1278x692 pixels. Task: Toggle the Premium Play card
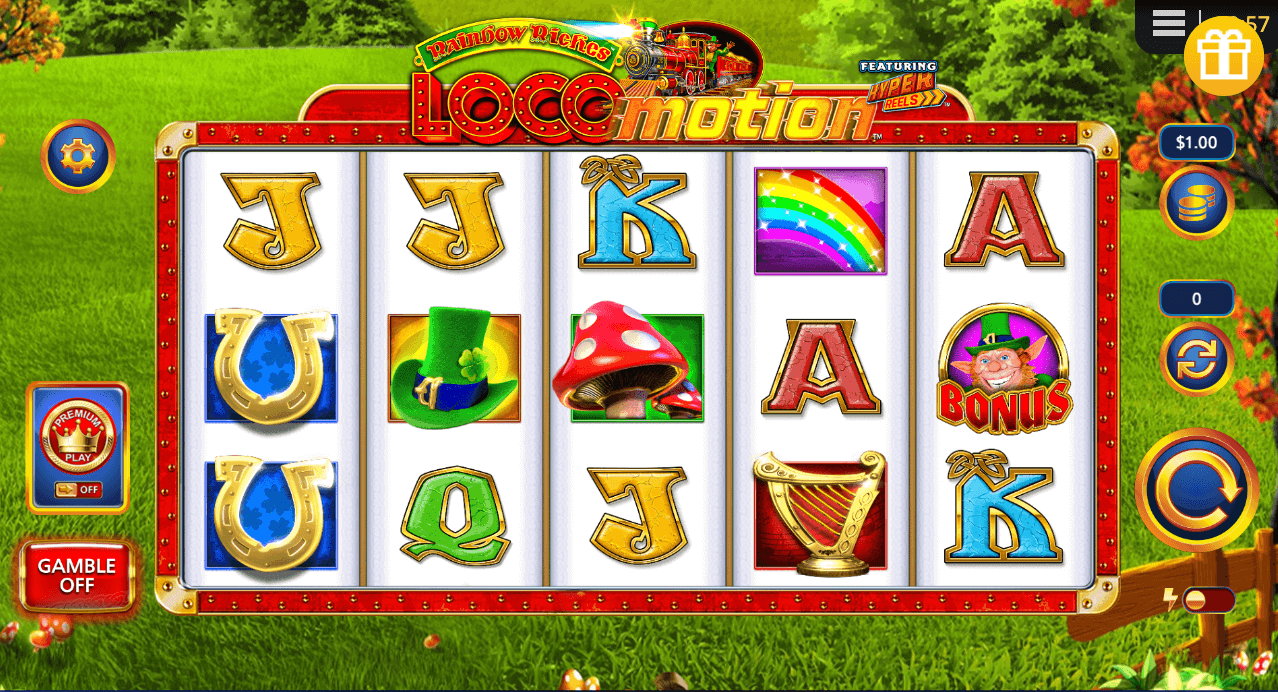(x=78, y=447)
